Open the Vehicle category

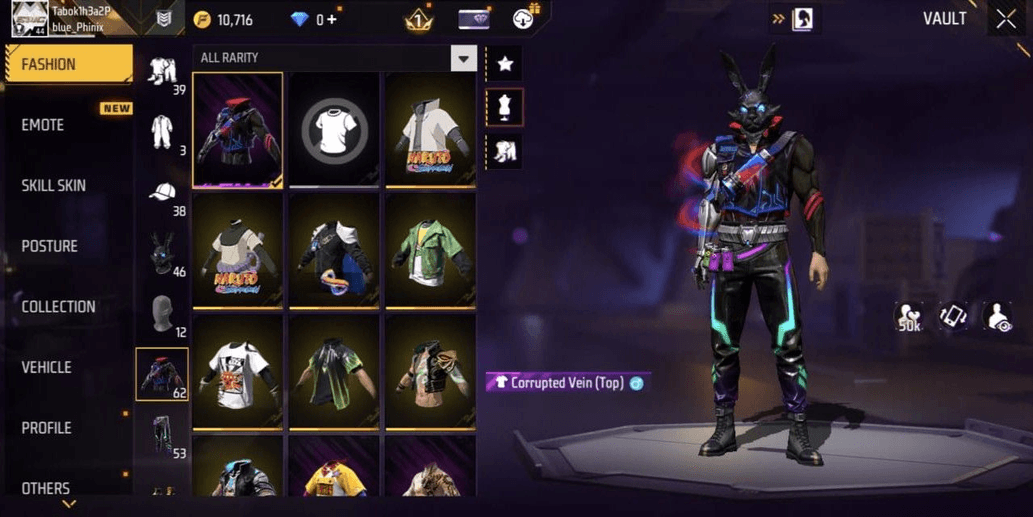(46, 368)
